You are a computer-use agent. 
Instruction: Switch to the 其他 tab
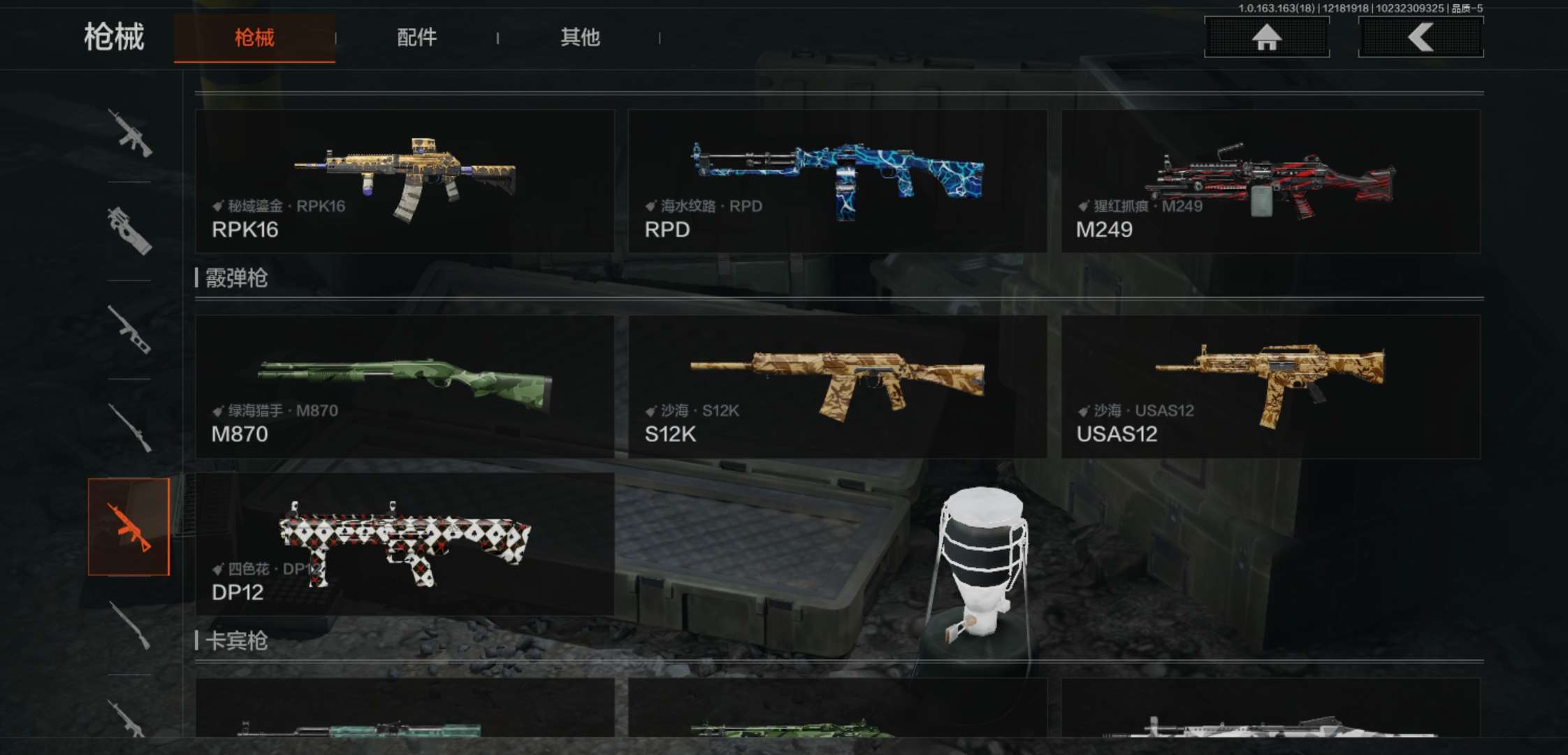coord(580,38)
